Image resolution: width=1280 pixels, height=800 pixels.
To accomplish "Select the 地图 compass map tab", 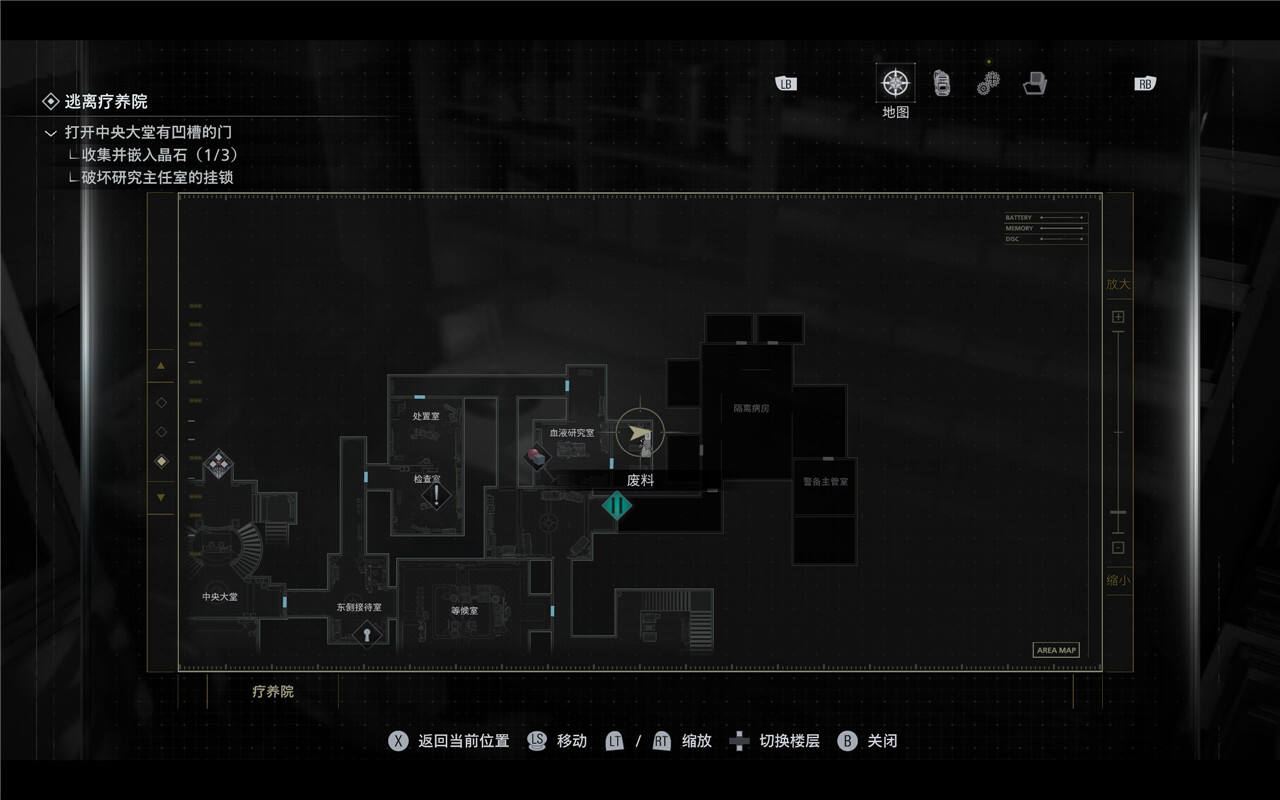I will [895, 83].
